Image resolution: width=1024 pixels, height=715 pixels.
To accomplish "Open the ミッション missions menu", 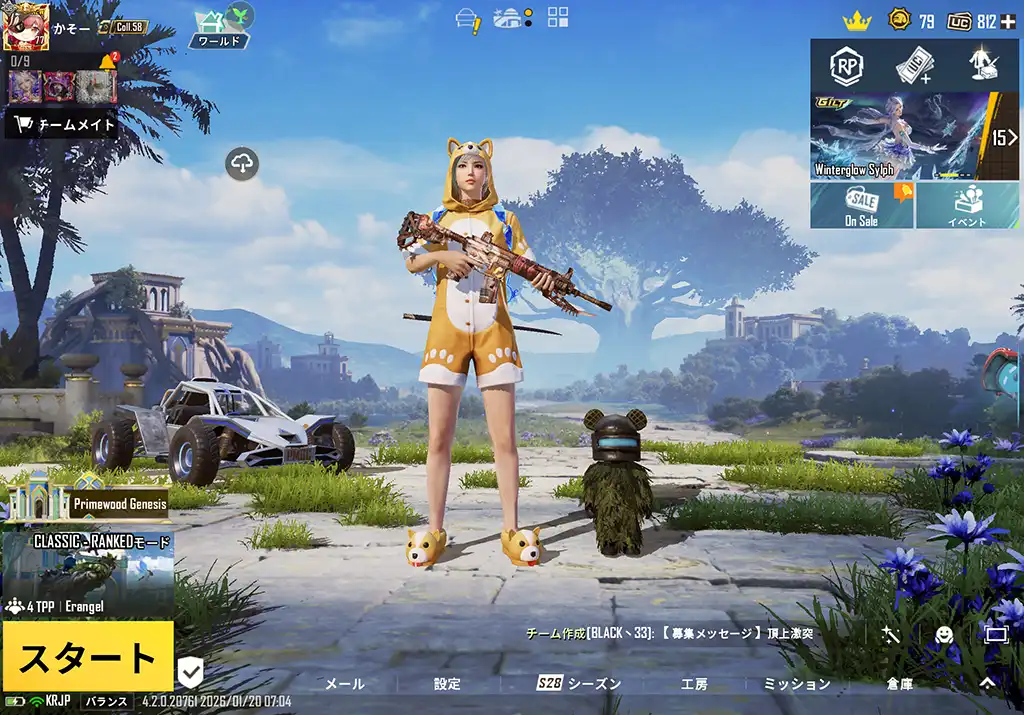I will (x=797, y=684).
